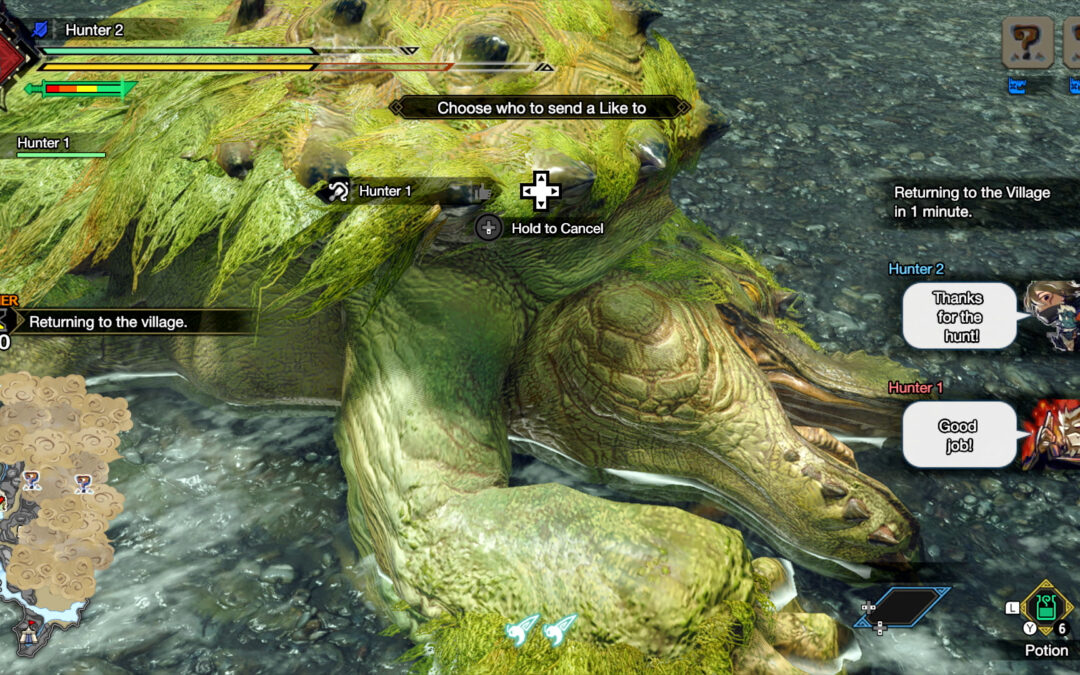Click Hunter 2's "Thanks for the hunt!" chat bubble
This screenshot has height=675, width=1080.
coord(958,316)
